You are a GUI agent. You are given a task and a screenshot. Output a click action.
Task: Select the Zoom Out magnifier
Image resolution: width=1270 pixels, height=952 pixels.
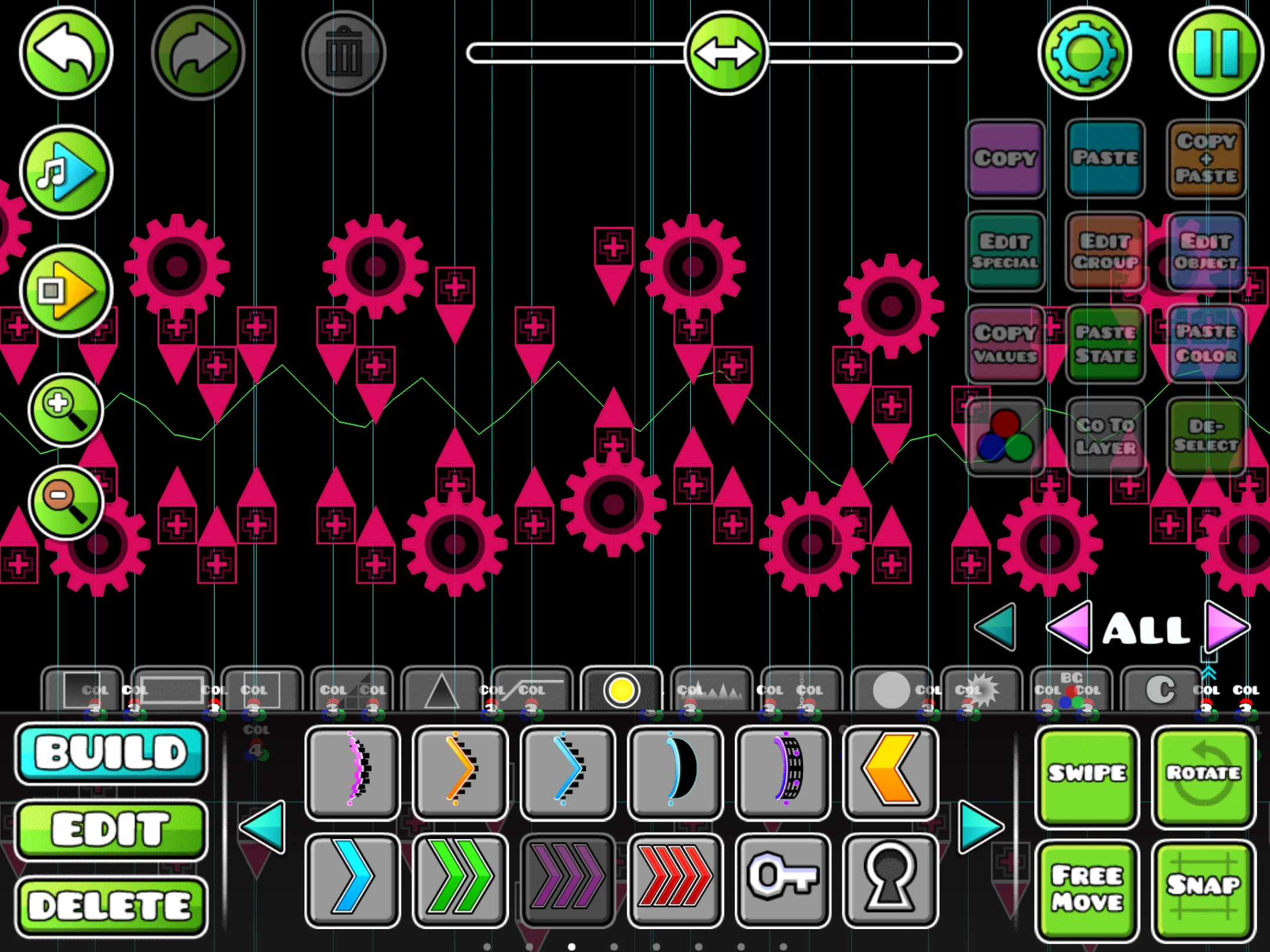point(65,502)
